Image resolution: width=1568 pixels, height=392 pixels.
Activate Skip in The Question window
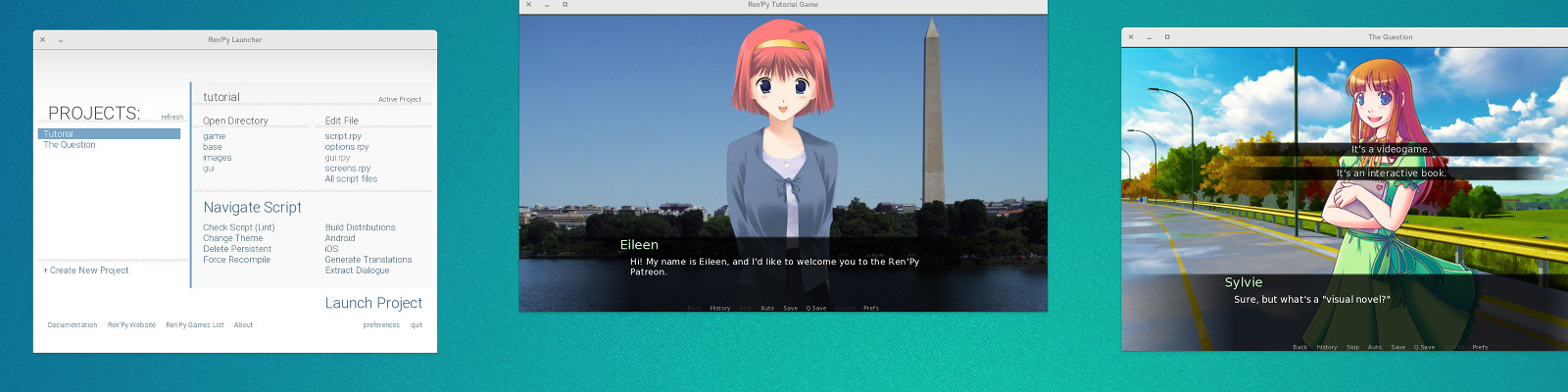[1352, 347]
